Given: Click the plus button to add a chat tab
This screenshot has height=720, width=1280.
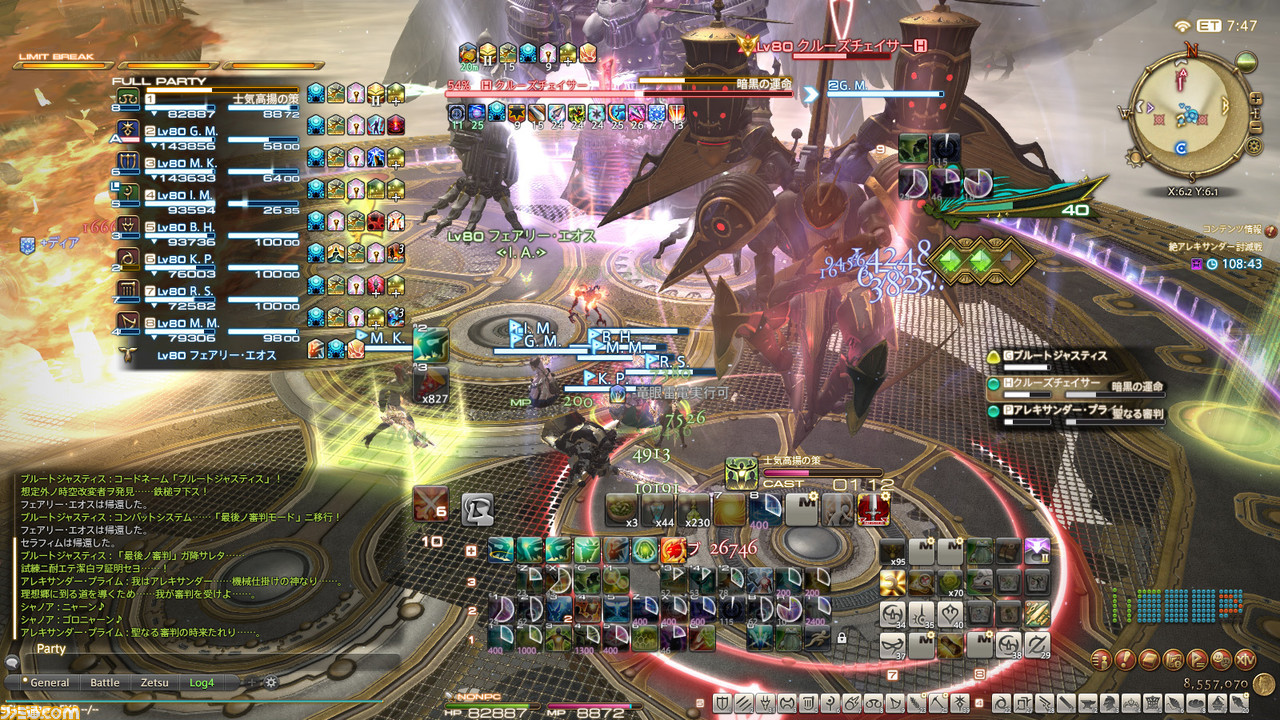Looking at the screenshot, I should click(x=252, y=682).
